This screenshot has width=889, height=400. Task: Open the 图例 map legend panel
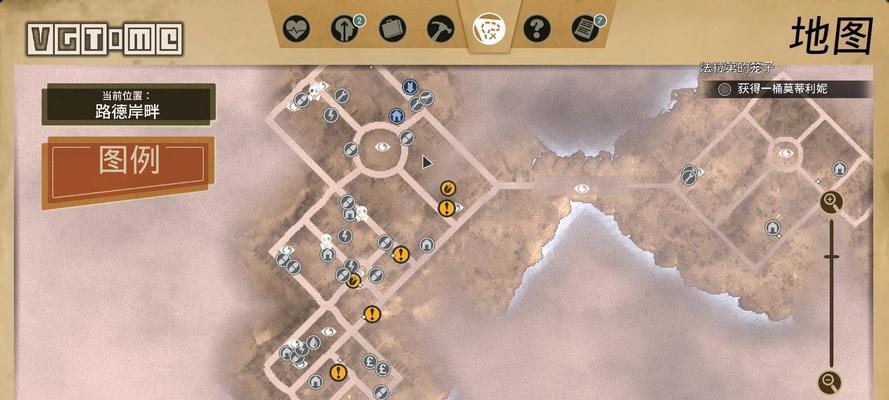(x=128, y=162)
